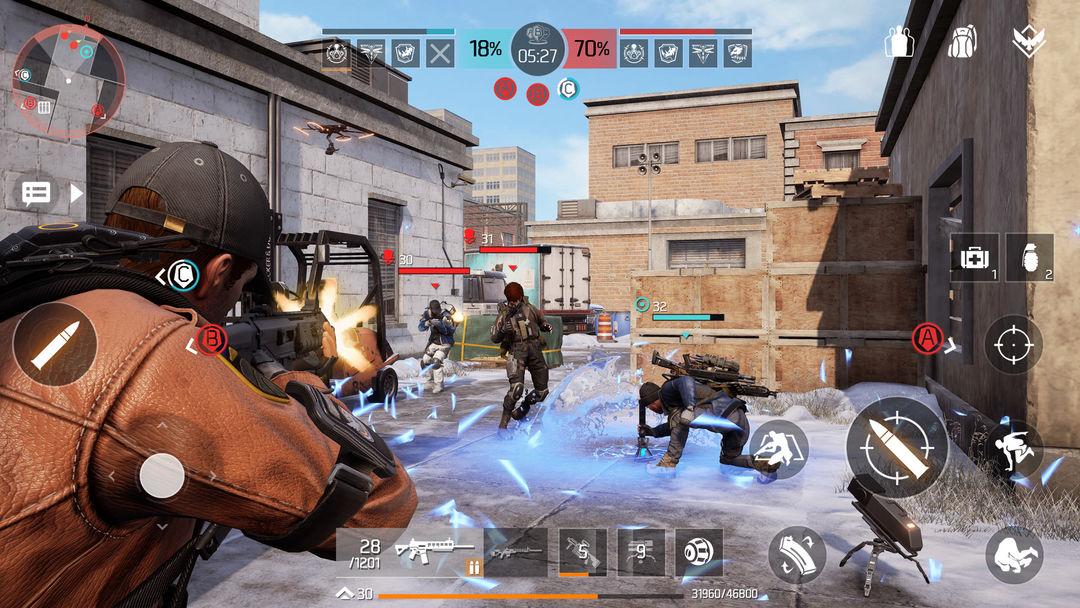Screen dimensions: 1080x608
Task: Take cover with the cover button
Action: click(x=779, y=449)
